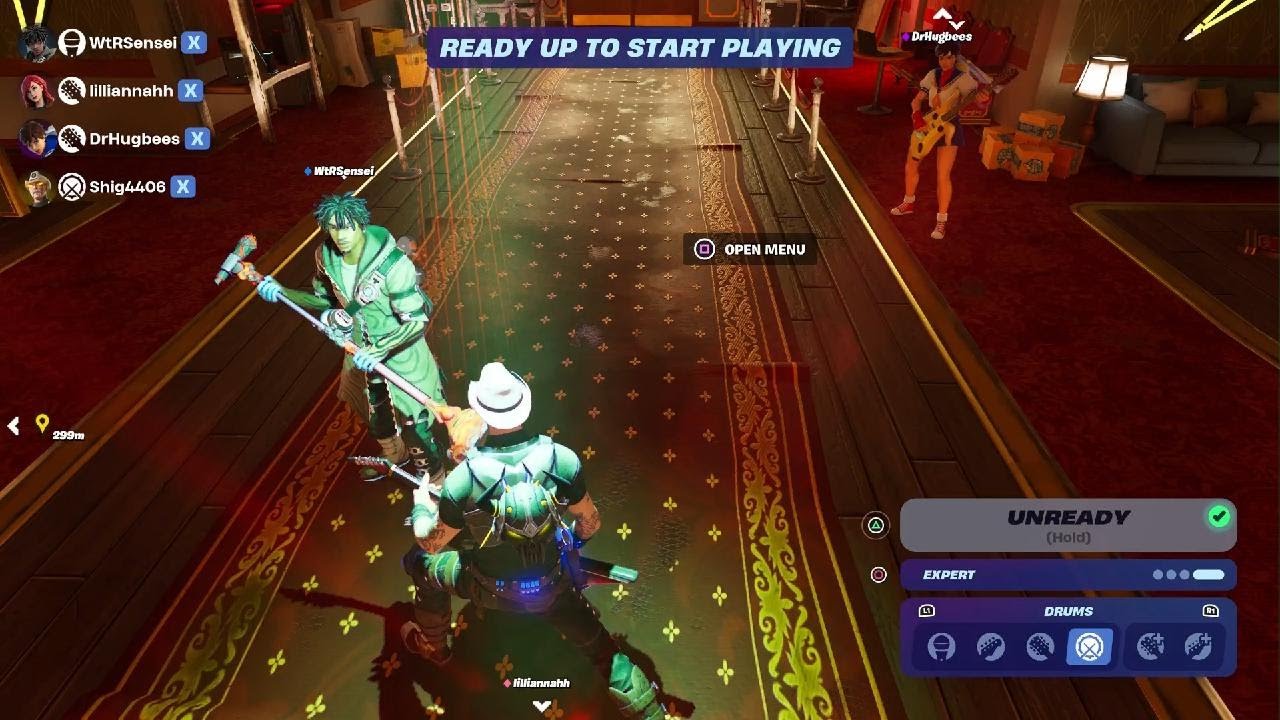Change the Expert difficulty setting
The height and width of the screenshot is (720, 1280).
pos(1068,575)
